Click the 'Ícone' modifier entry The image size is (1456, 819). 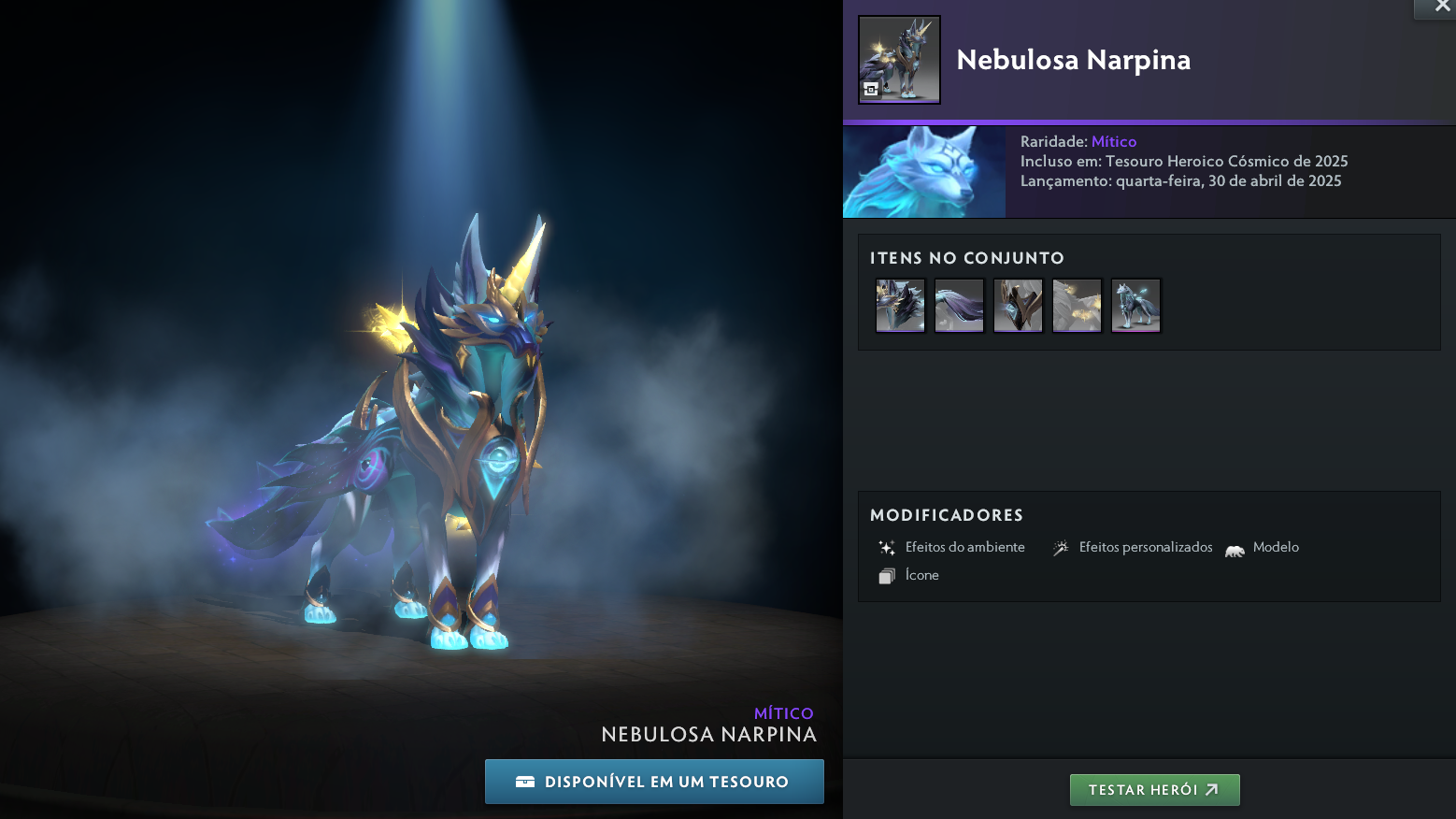pyautogui.click(x=909, y=576)
